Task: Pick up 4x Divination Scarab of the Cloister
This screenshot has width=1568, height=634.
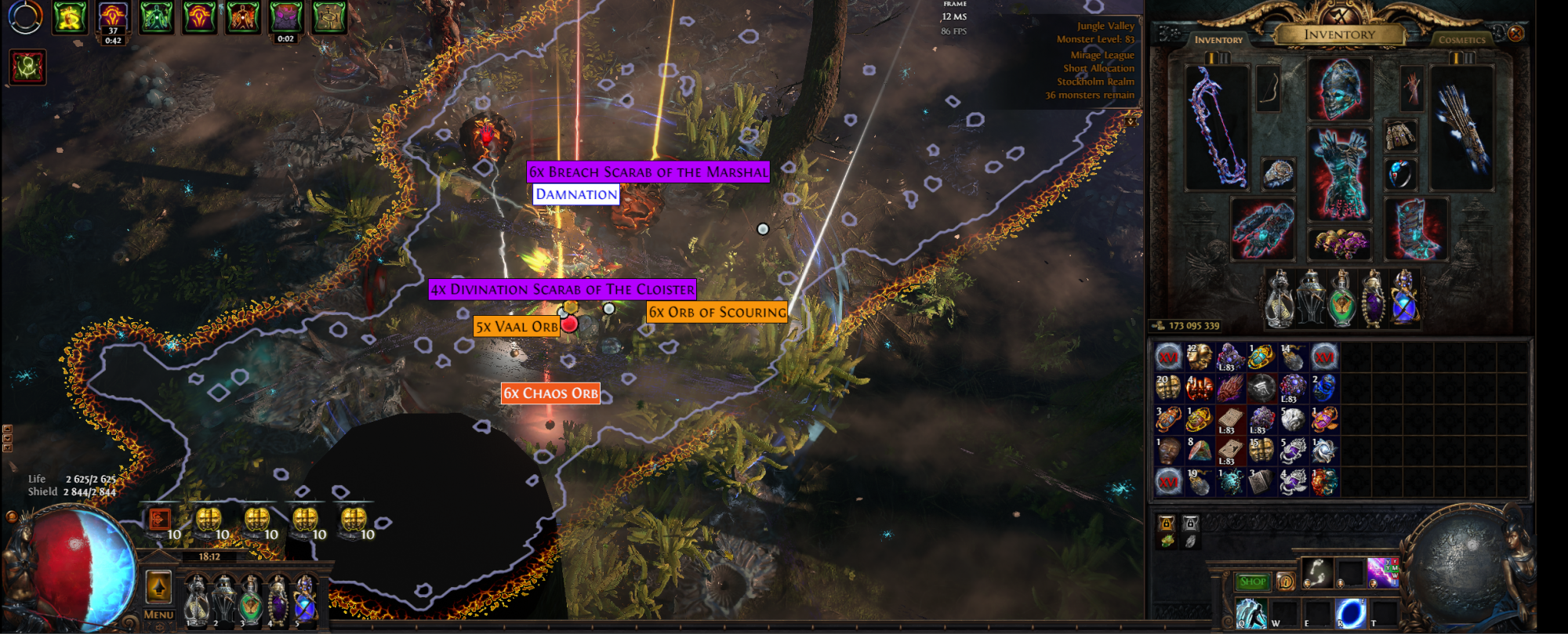Action: (562, 289)
